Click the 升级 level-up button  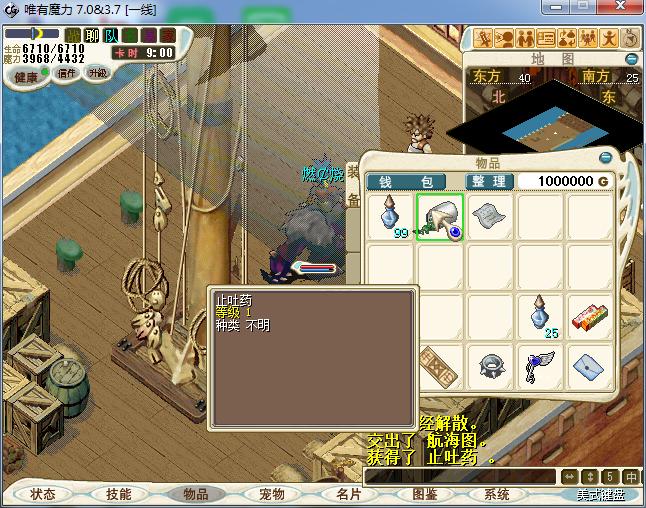point(97,73)
